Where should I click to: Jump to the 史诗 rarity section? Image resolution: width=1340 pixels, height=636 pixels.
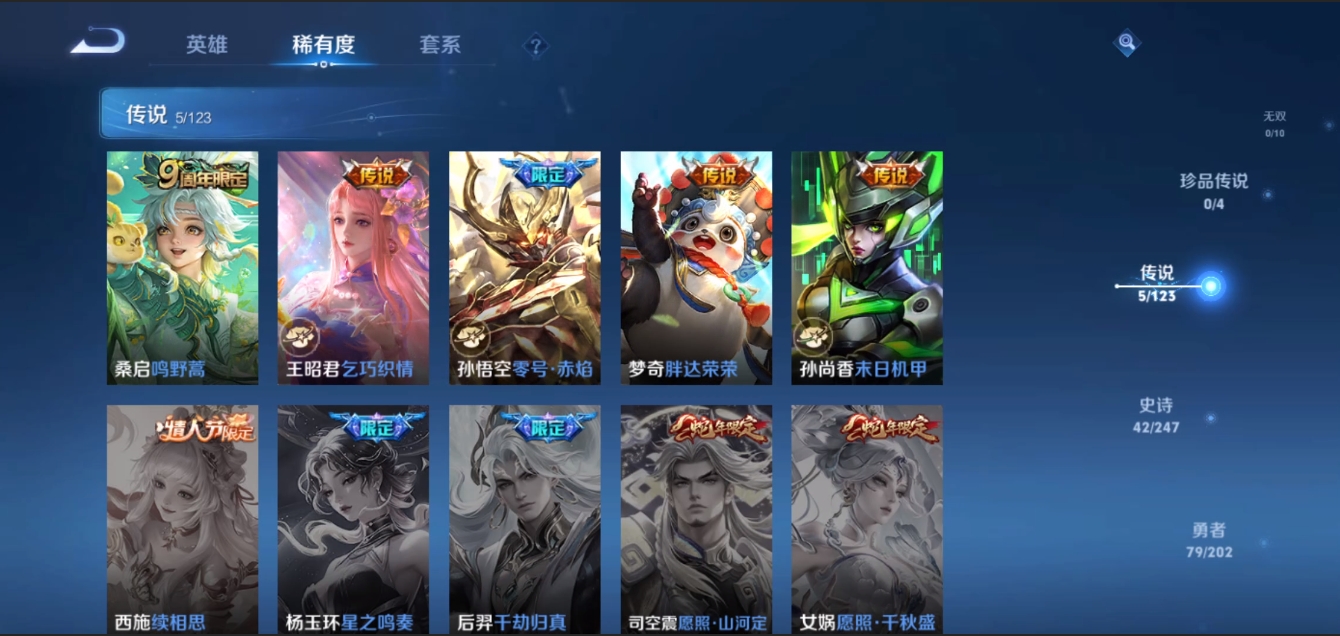[1156, 415]
